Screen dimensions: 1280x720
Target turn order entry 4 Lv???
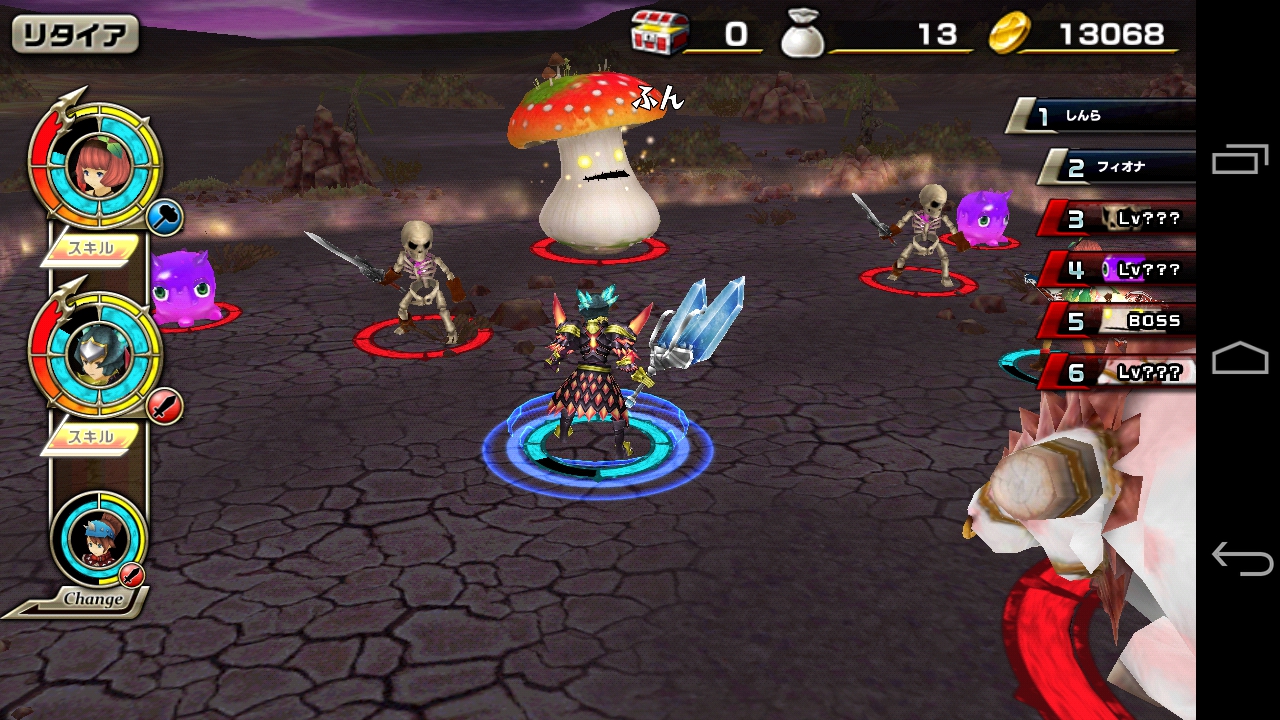[1122, 269]
